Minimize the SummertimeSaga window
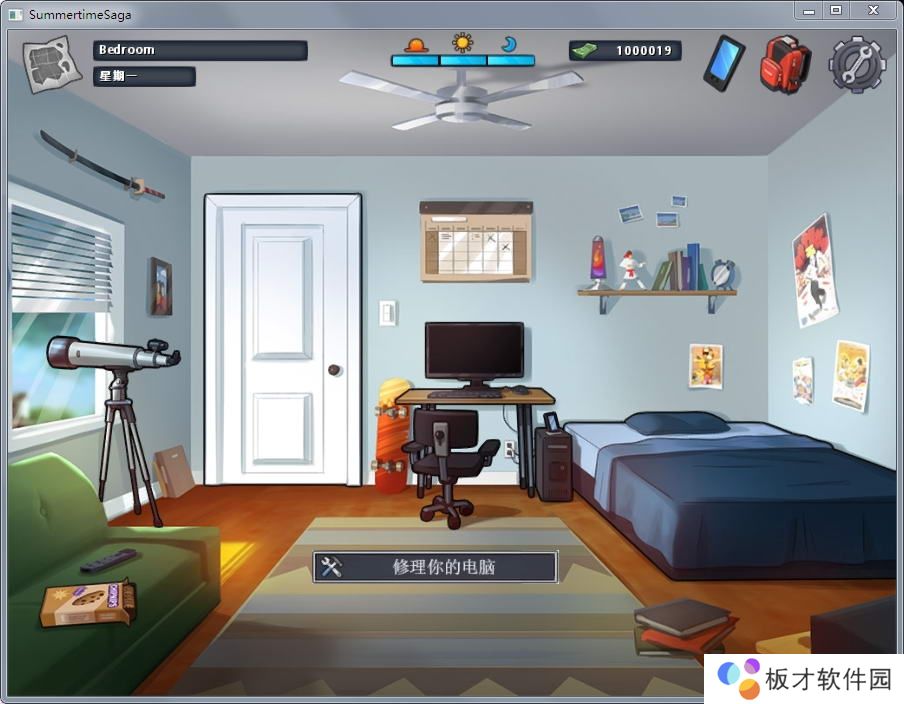 (808, 10)
